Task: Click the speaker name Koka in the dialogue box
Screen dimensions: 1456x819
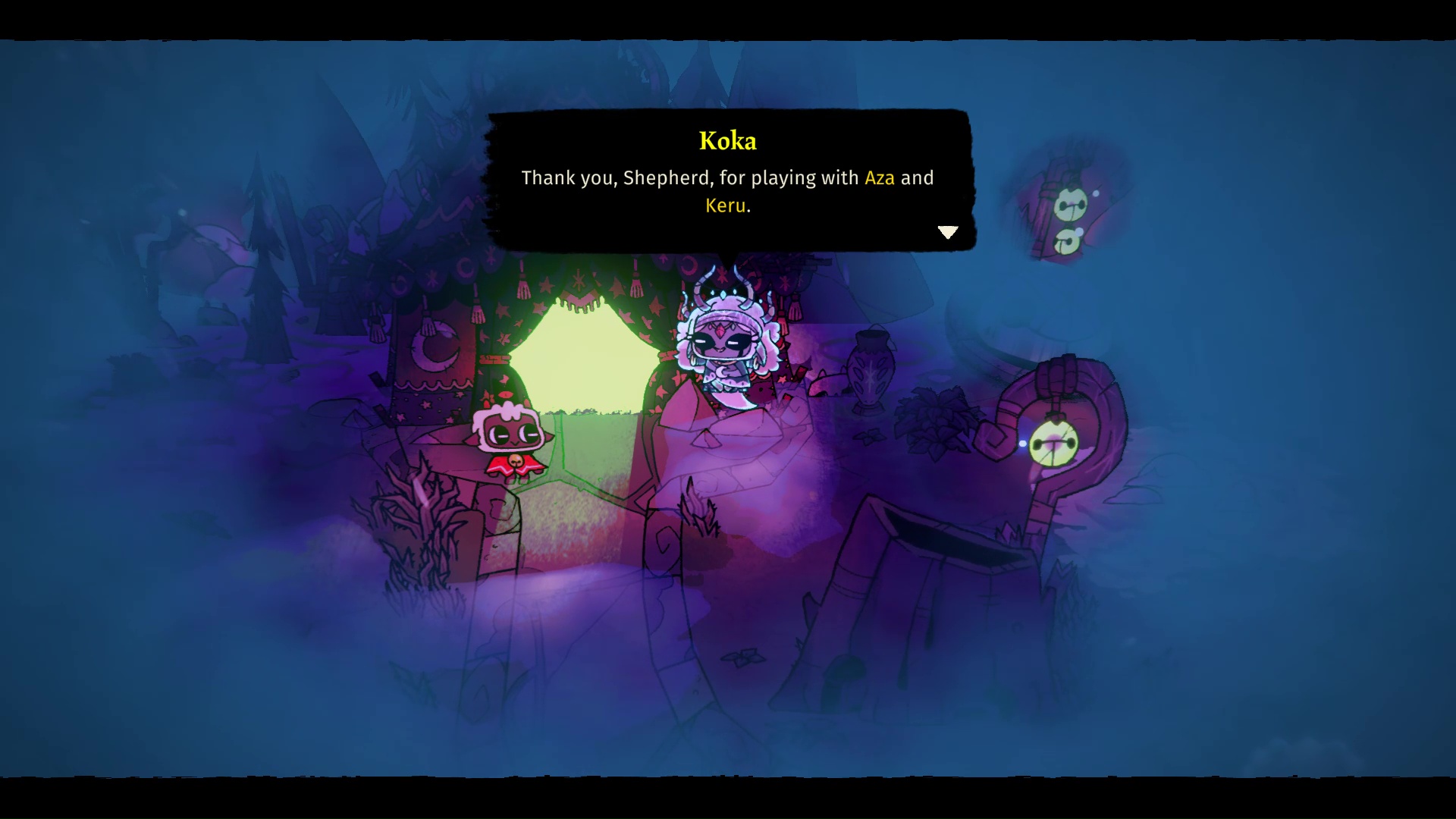Action: coord(727,141)
